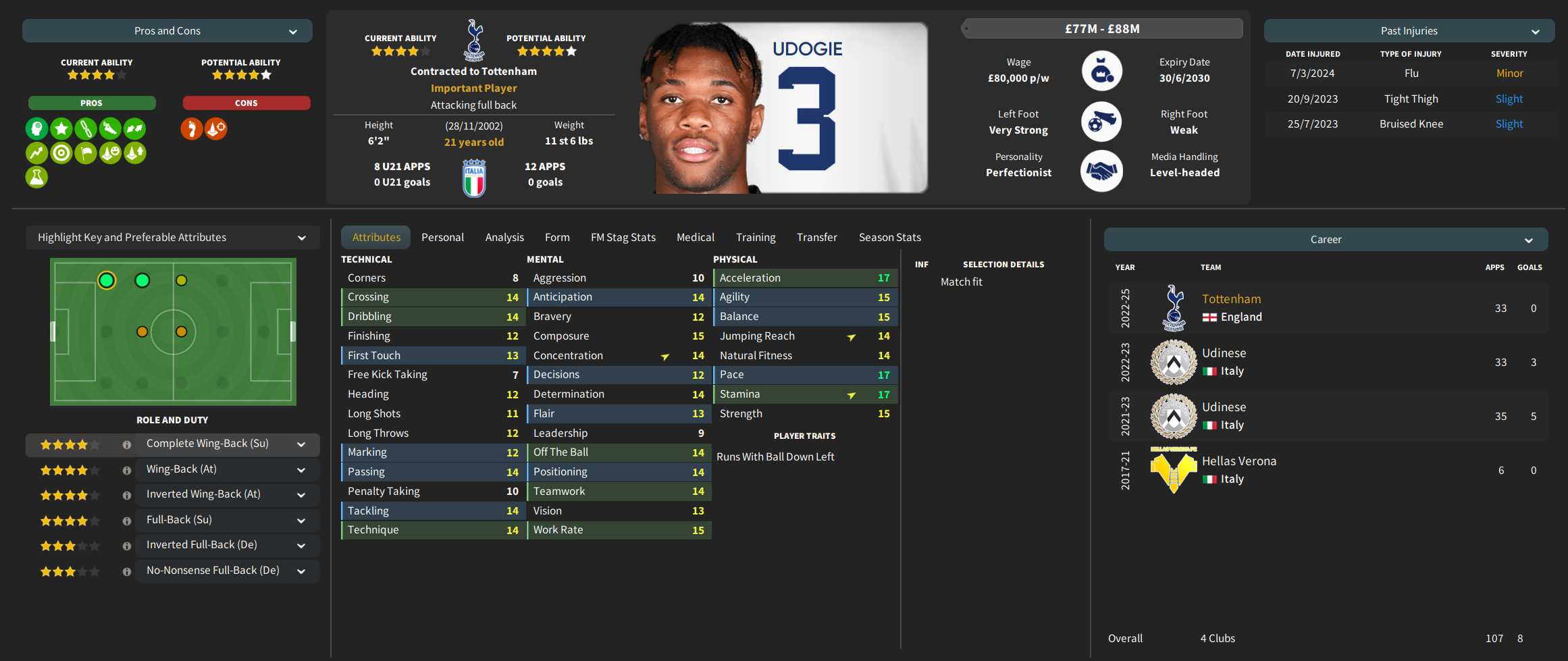Go to the Training tab
The image size is (1568, 661).
pos(756,238)
